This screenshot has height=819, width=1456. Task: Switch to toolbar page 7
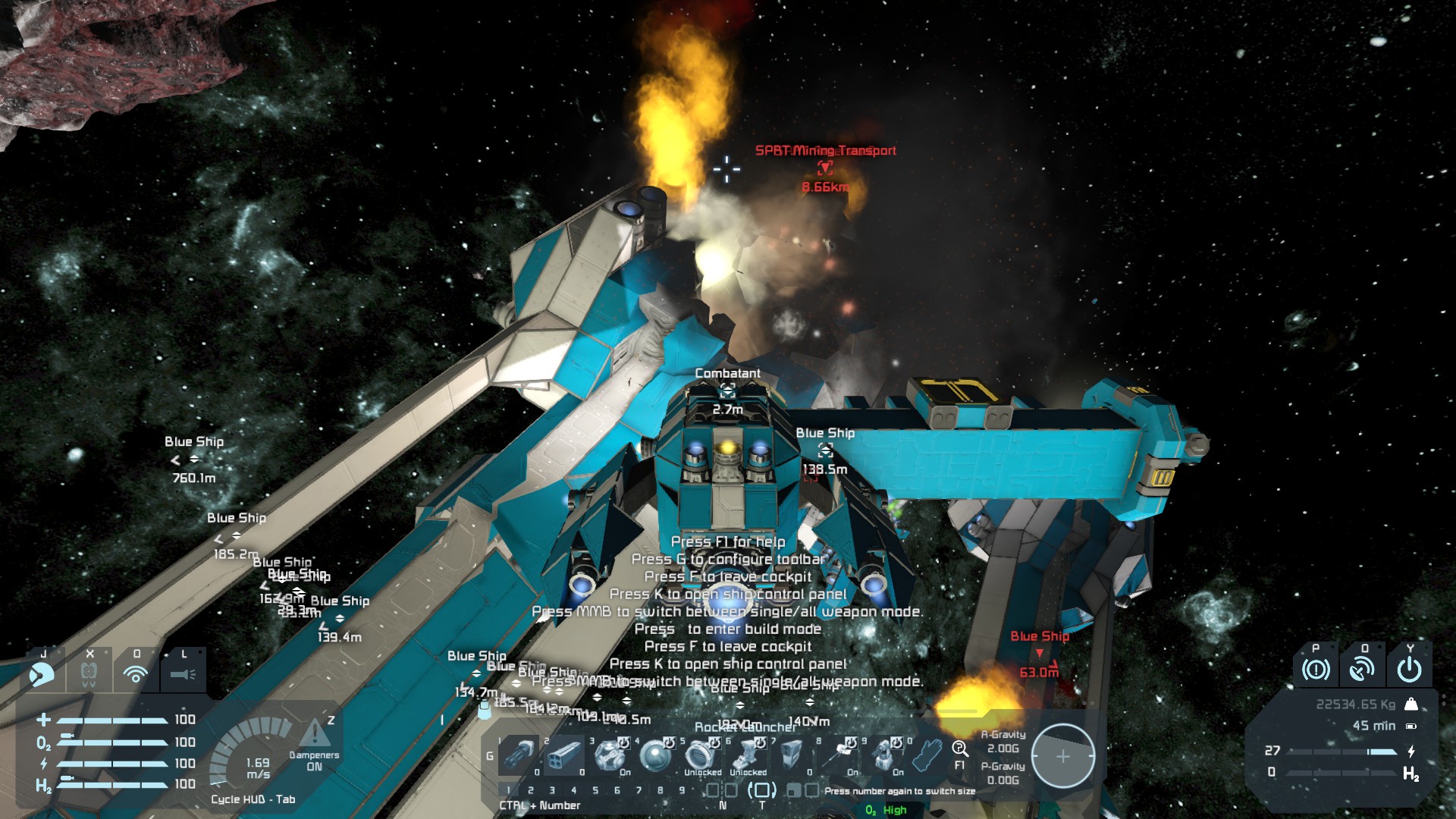pos(639,790)
